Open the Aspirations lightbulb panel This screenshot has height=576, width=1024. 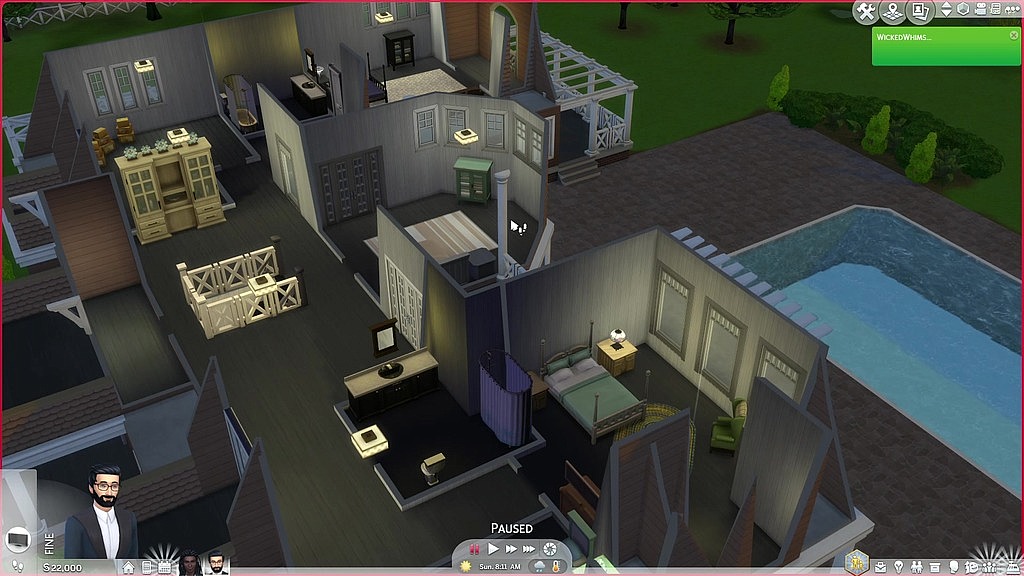point(897,567)
